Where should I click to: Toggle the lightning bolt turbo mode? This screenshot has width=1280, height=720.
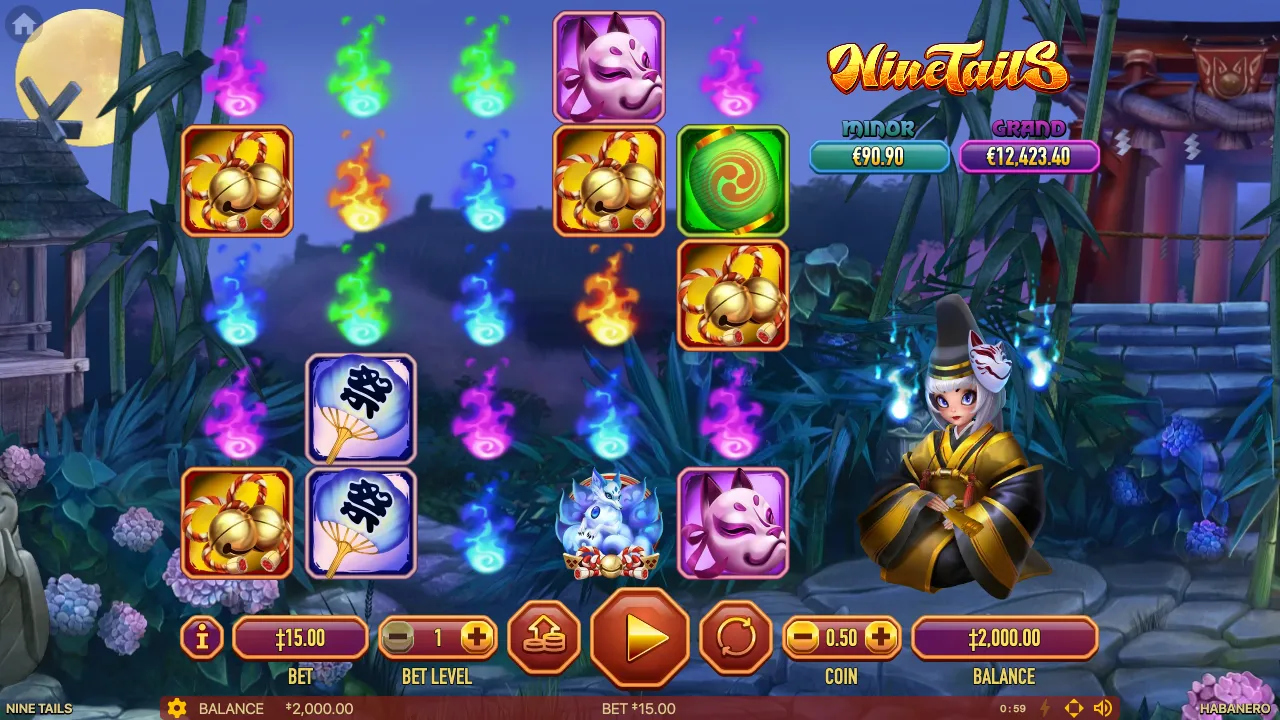1046,709
